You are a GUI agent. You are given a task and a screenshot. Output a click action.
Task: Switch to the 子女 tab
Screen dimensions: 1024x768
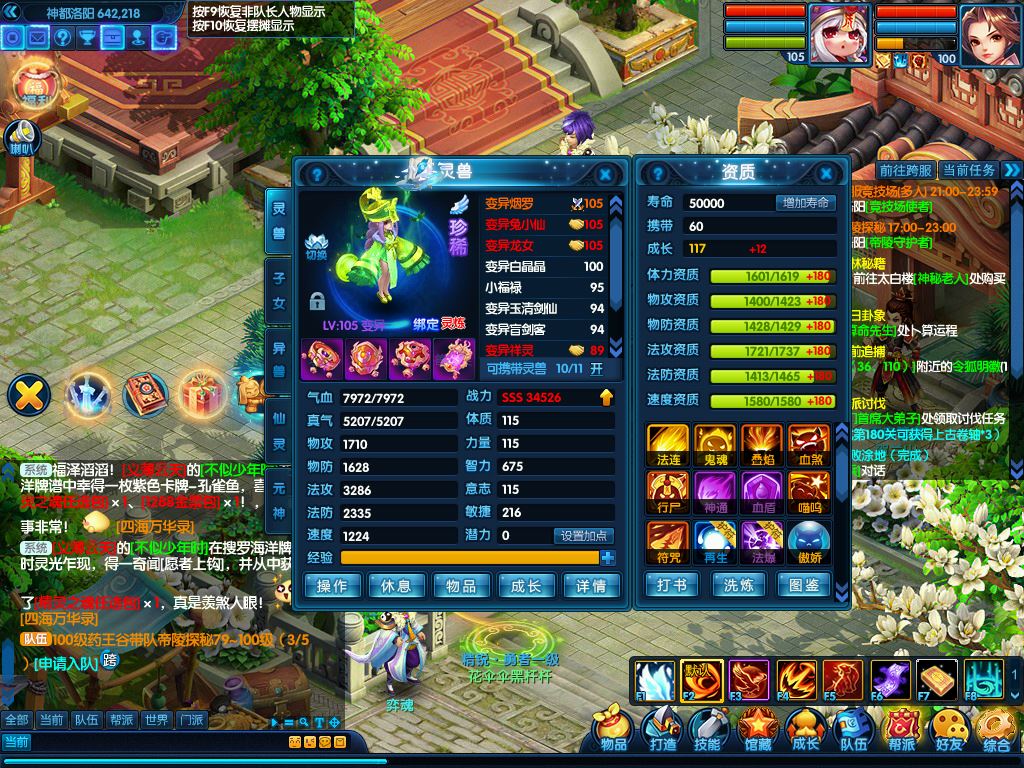[x=279, y=292]
